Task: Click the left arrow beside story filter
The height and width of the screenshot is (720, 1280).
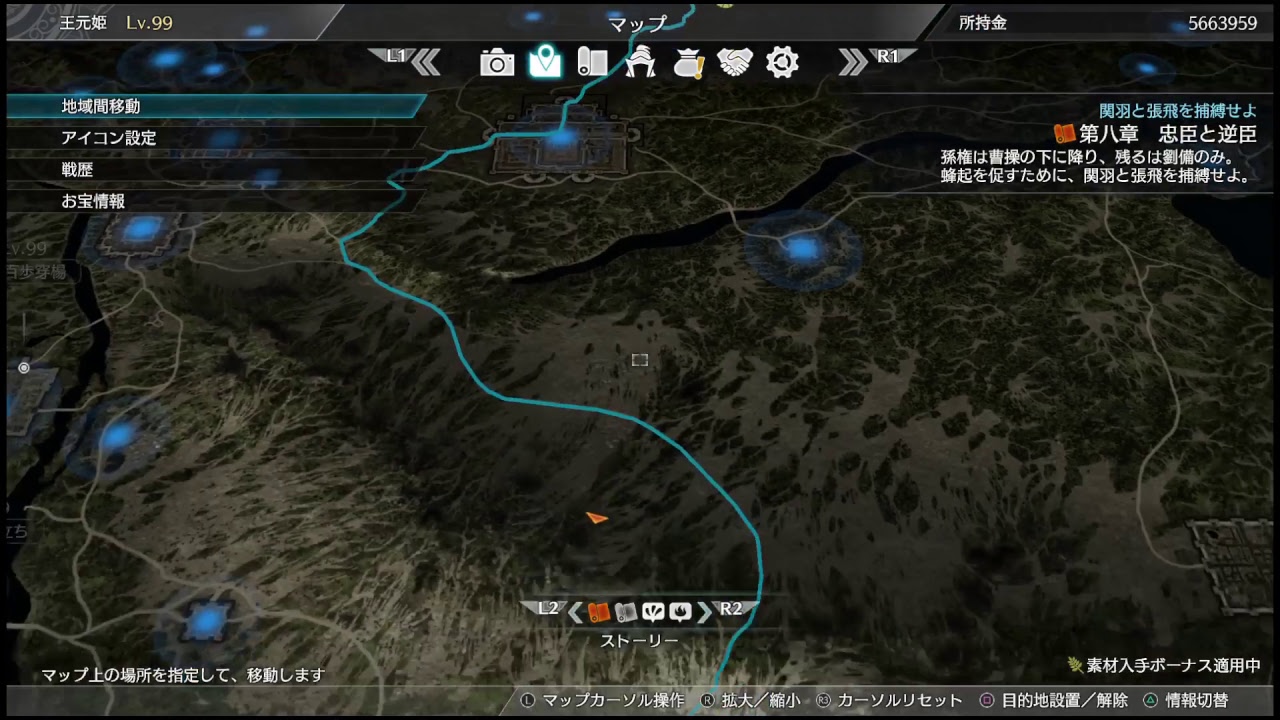Action: click(575, 612)
